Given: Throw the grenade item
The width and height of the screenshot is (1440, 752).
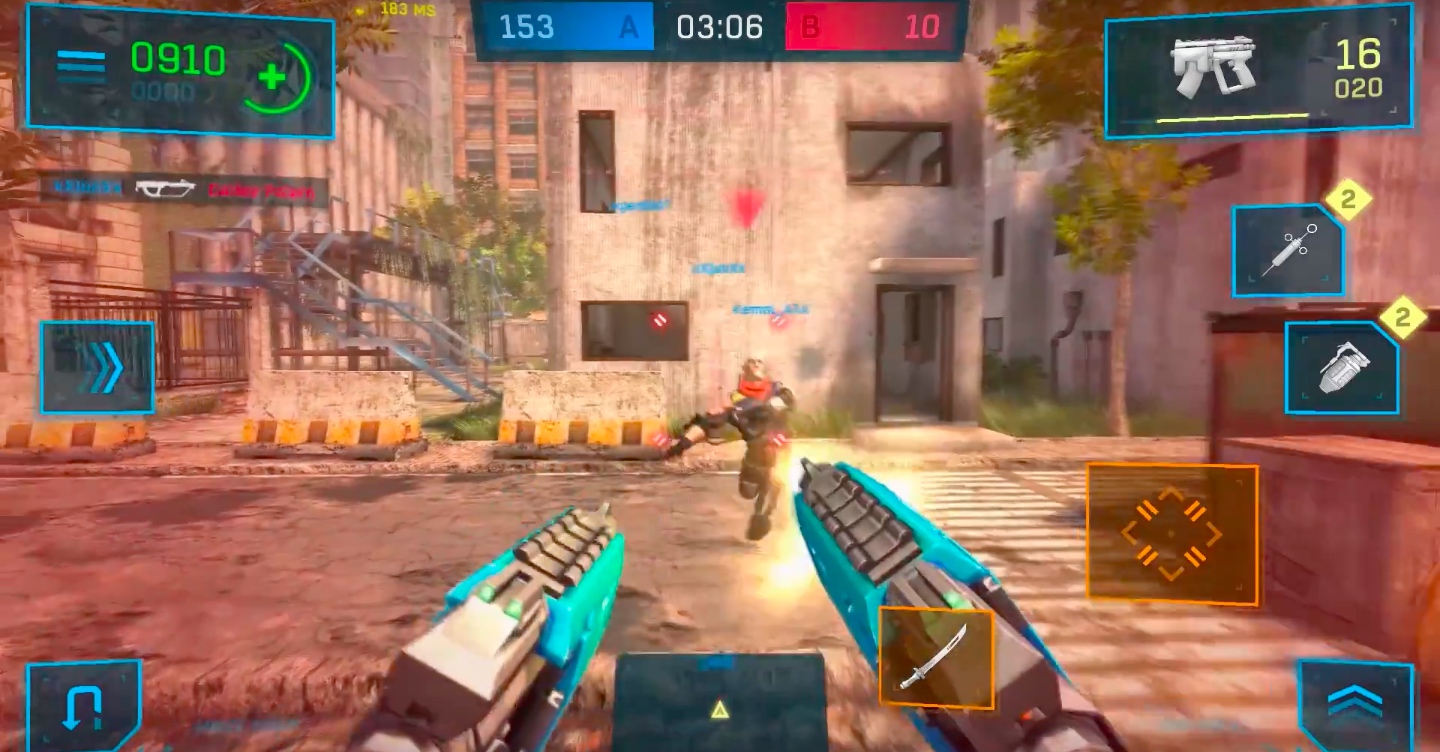Looking at the screenshot, I should [x=1341, y=368].
